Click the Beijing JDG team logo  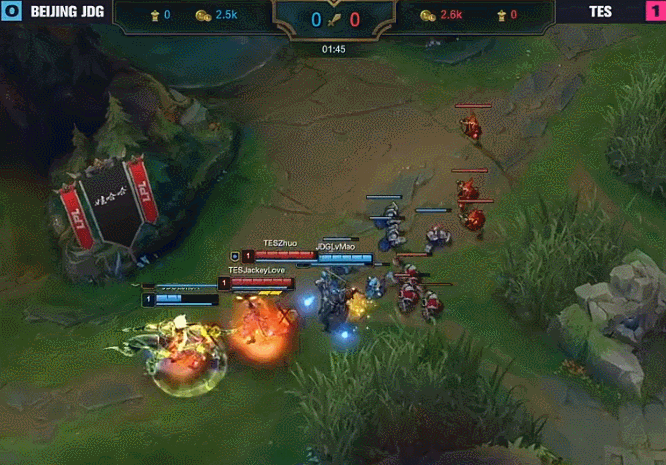coord(11,14)
